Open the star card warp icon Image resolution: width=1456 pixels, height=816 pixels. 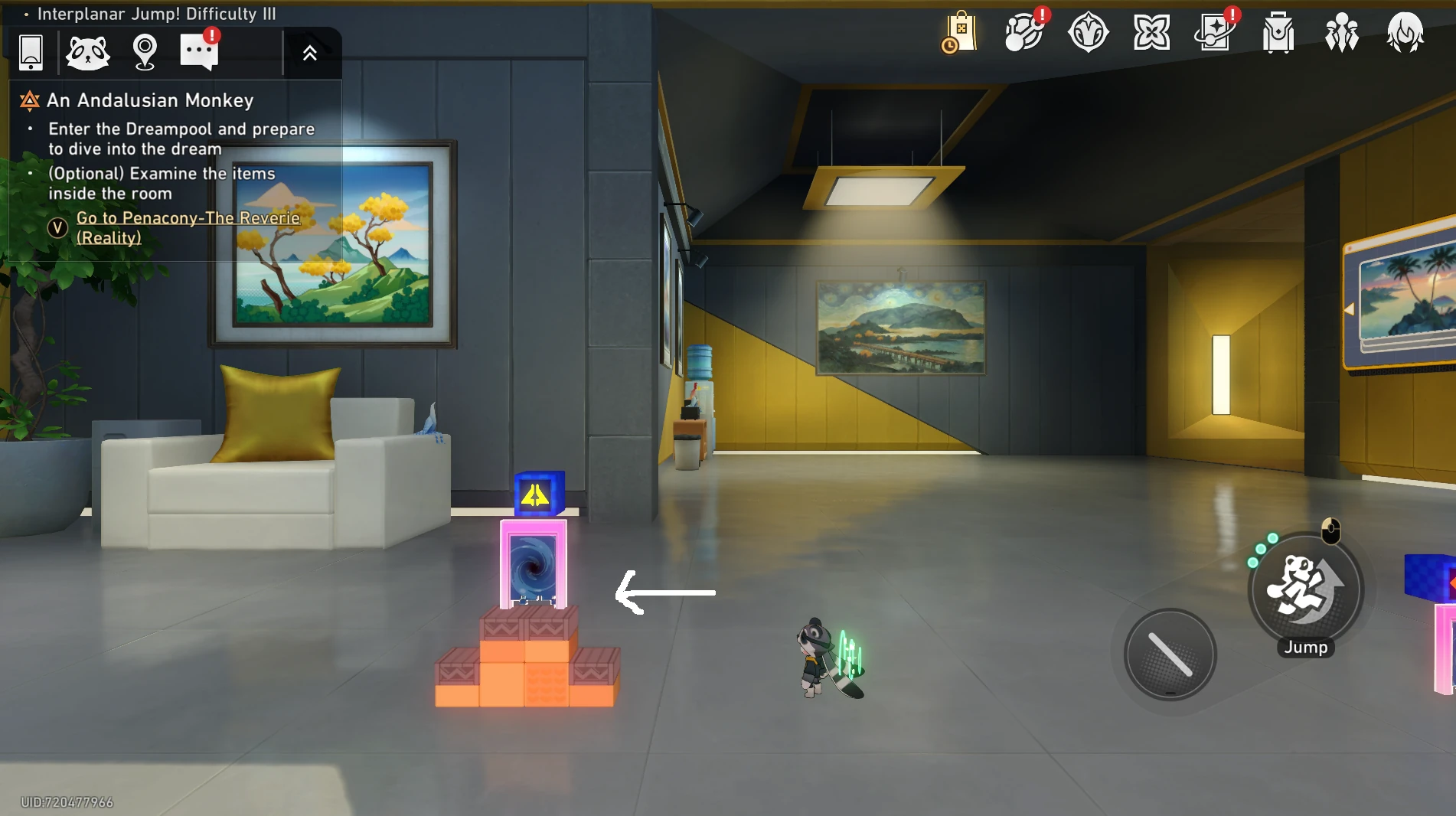click(x=1215, y=33)
